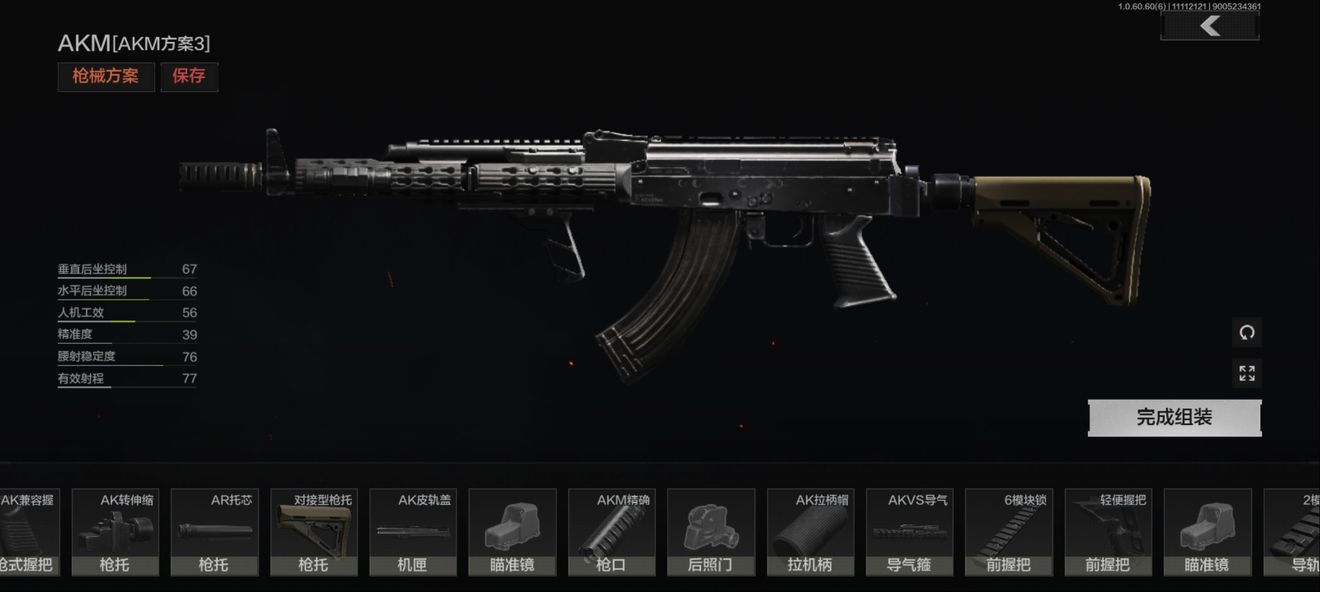The width and height of the screenshot is (1320, 592).
Task: Click the 保存 save button
Action: 189,77
